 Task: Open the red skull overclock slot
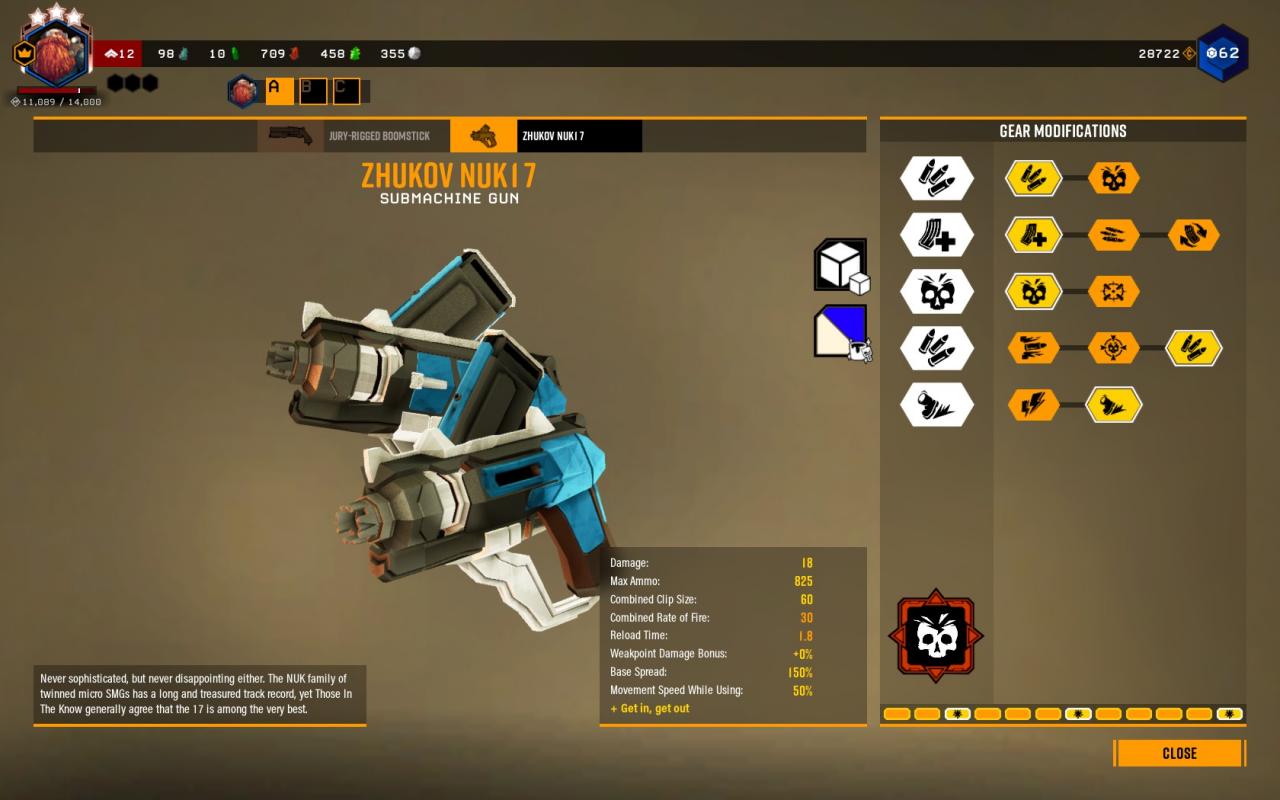click(x=935, y=636)
